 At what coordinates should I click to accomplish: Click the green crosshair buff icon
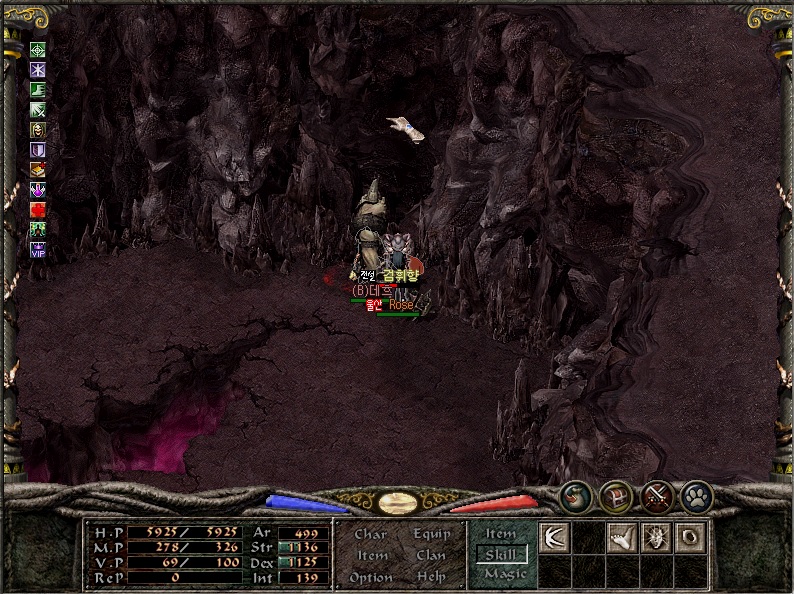38,49
